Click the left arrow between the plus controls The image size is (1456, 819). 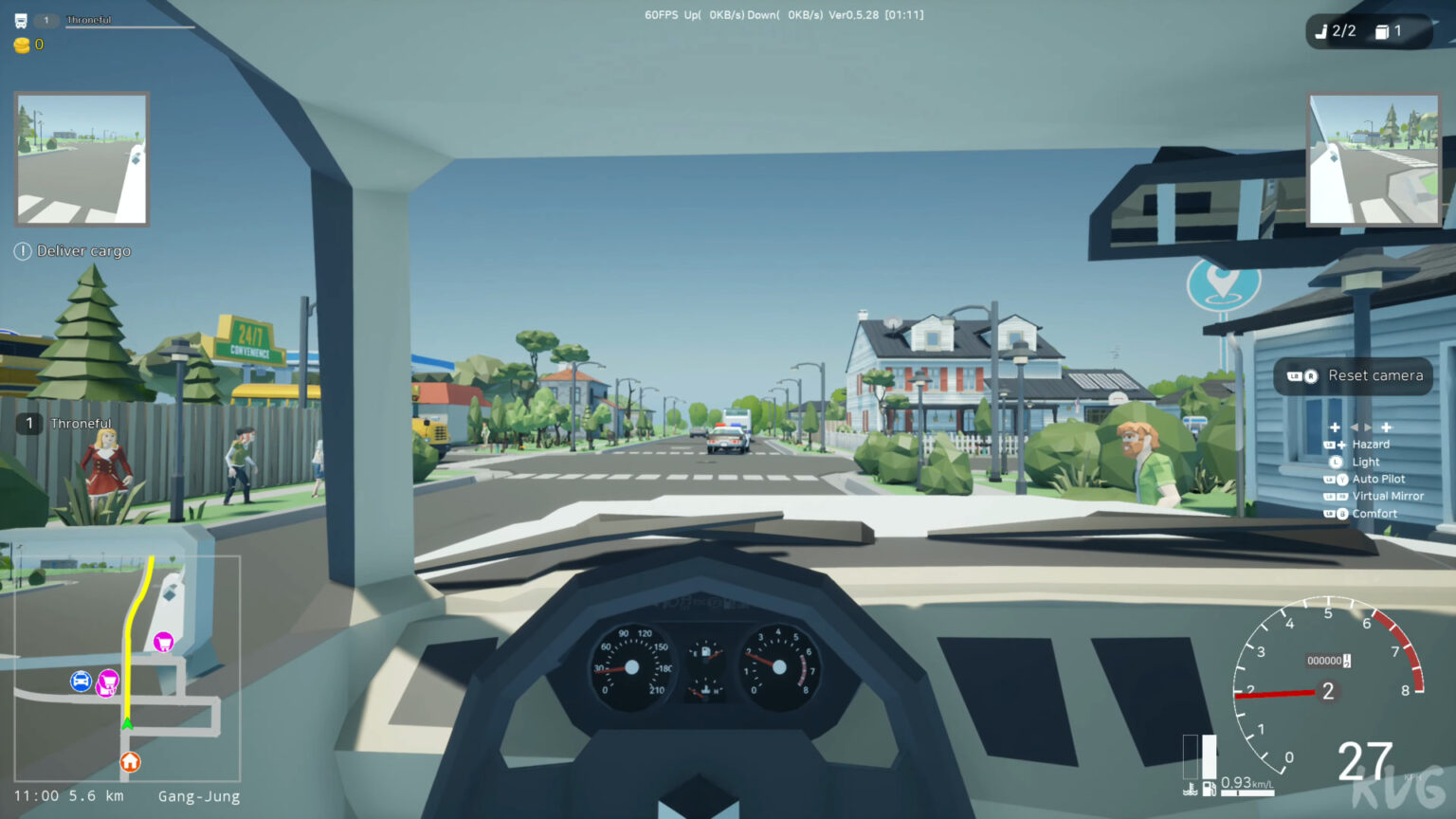coord(1355,427)
